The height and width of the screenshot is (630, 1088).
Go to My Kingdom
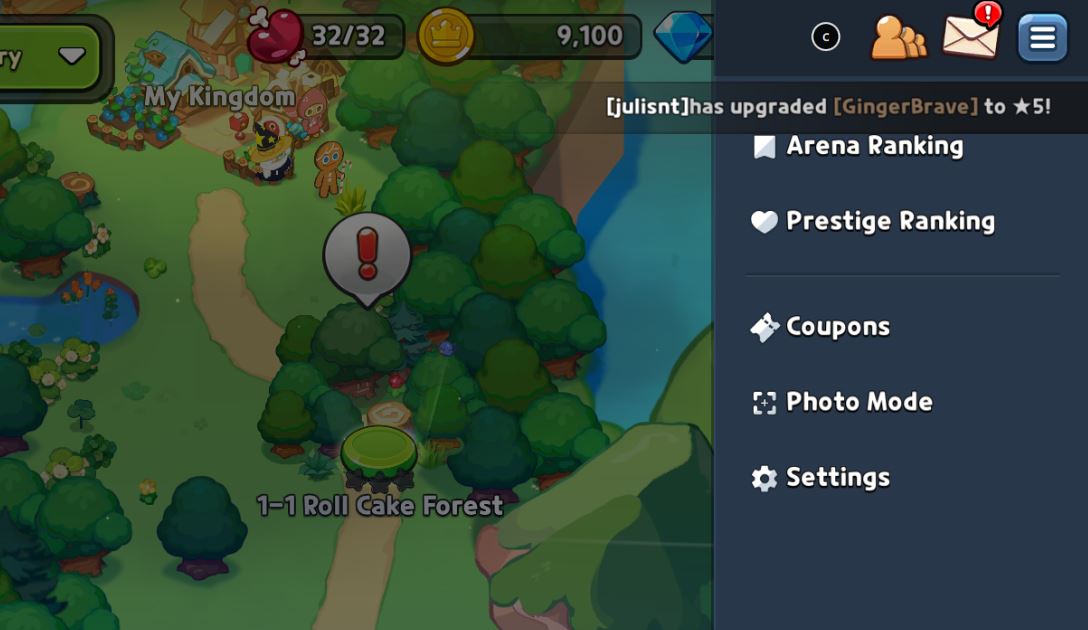click(220, 96)
